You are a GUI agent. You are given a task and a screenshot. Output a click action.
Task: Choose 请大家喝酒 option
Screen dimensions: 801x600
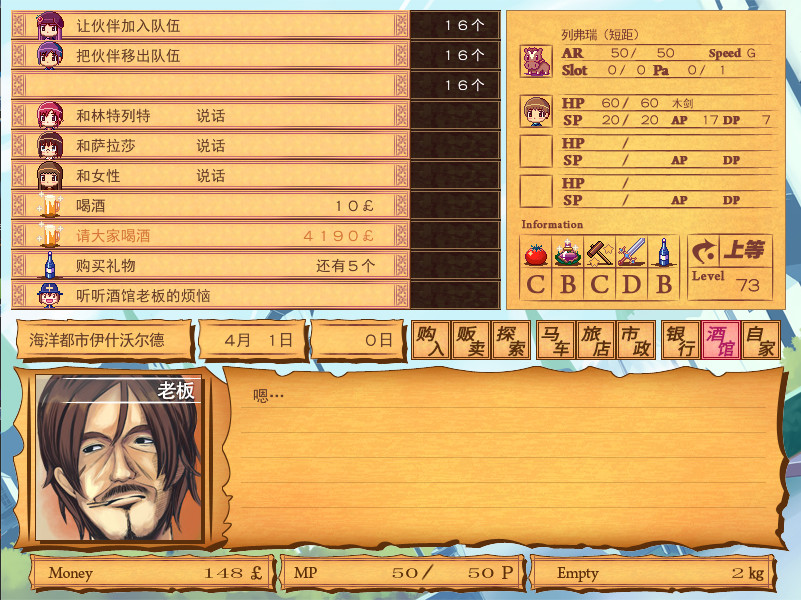pos(210,236)
